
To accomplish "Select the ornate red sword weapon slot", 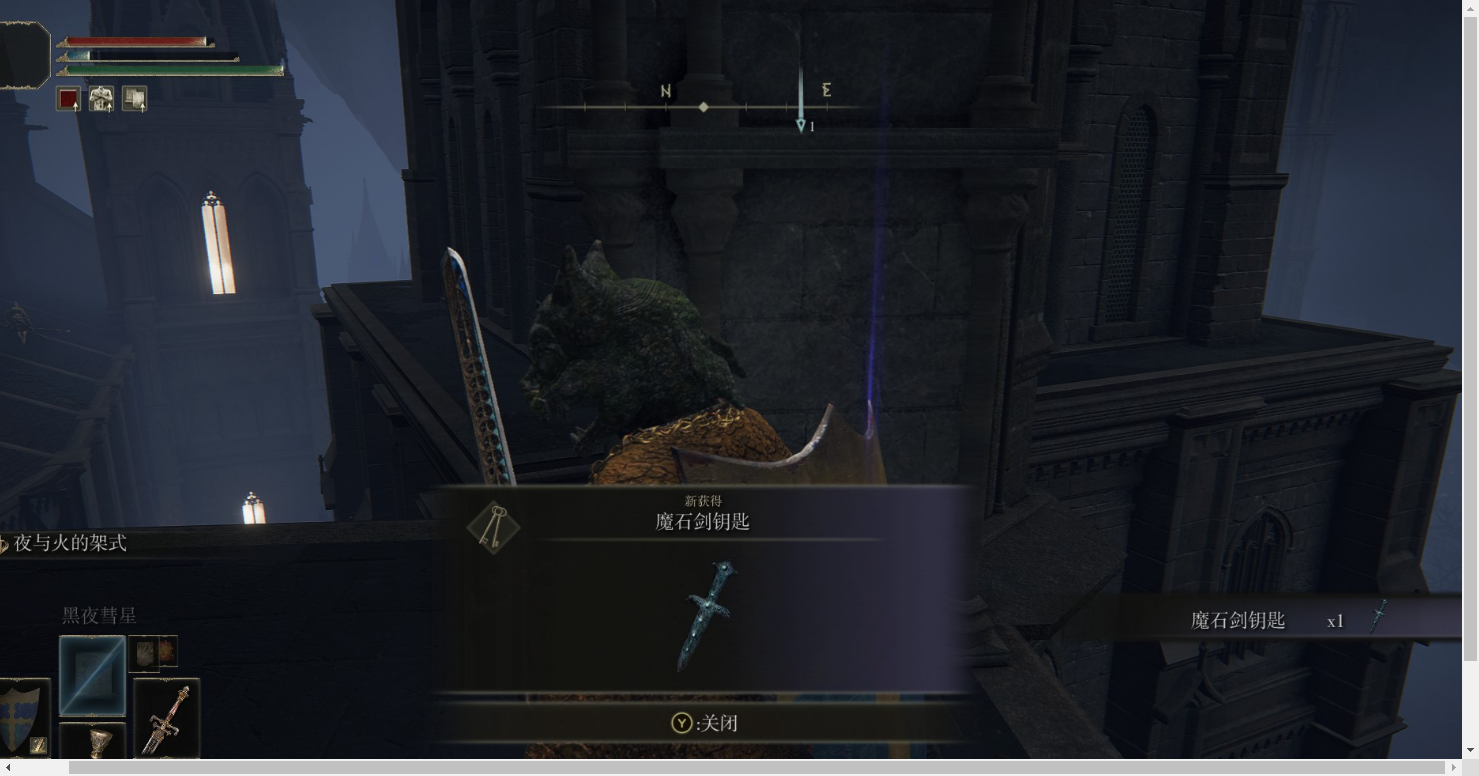I will tap(166, 718).
